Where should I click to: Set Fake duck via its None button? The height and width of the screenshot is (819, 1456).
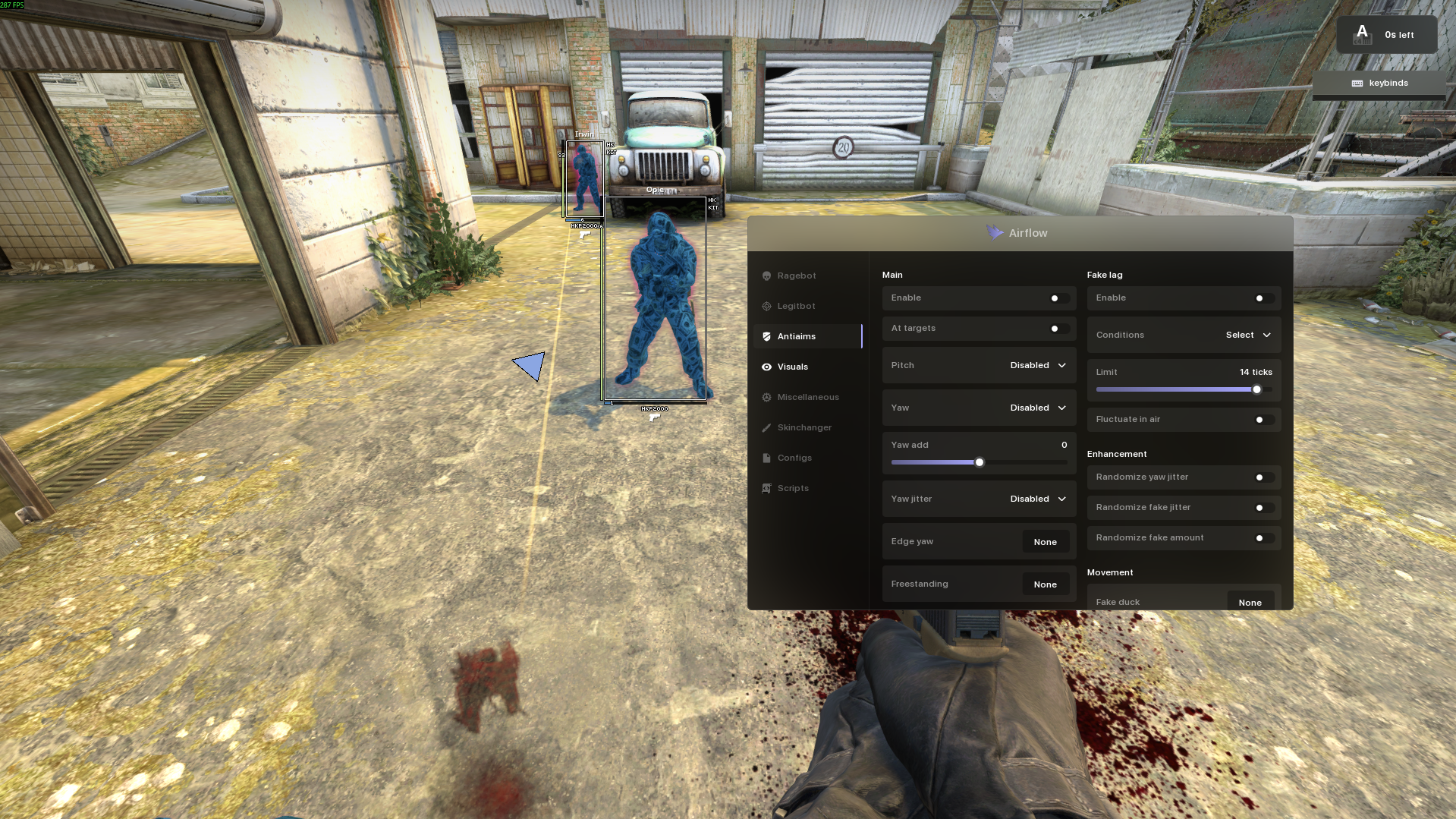1250,601
